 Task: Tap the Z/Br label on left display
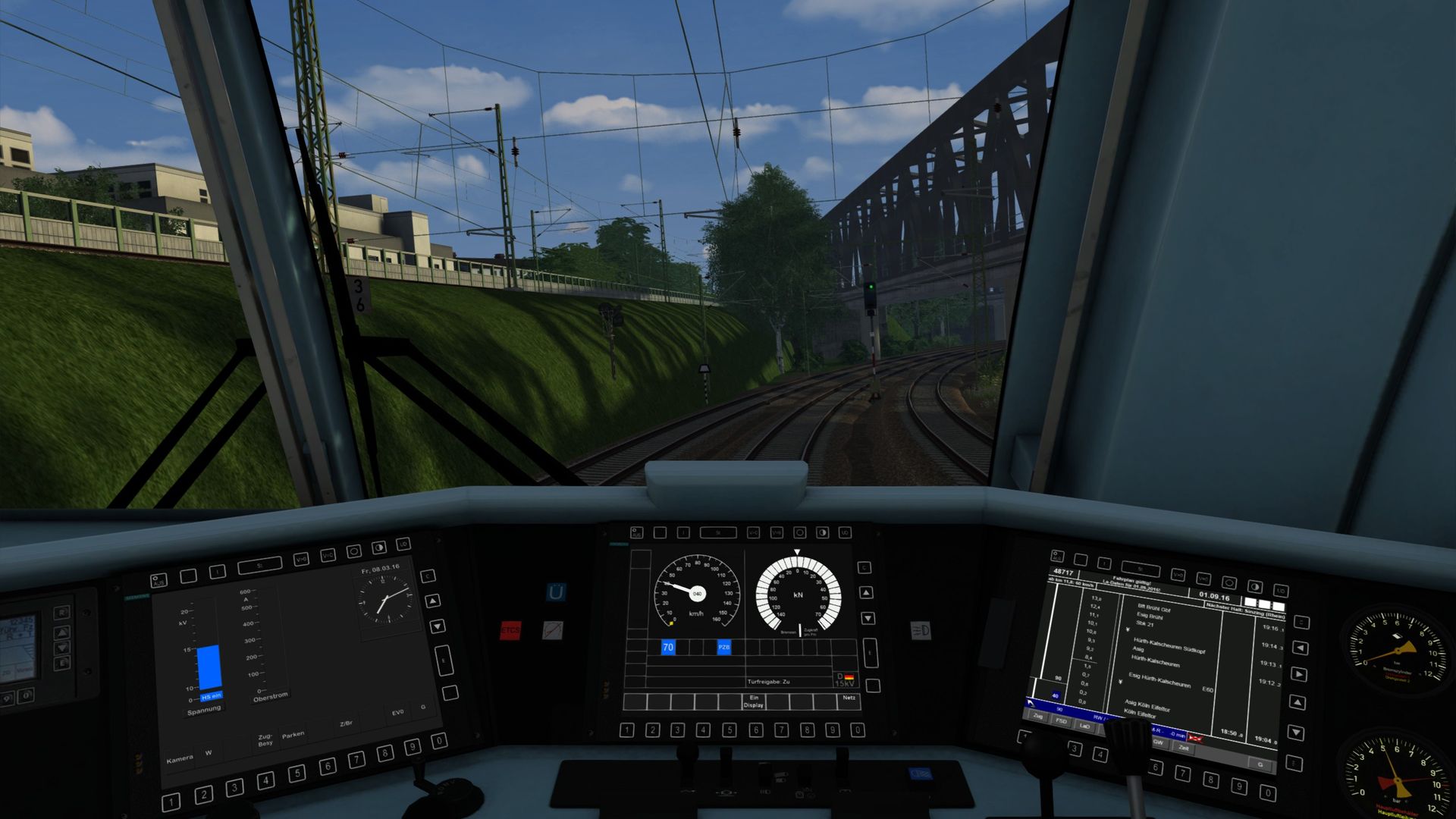(346, 723)
